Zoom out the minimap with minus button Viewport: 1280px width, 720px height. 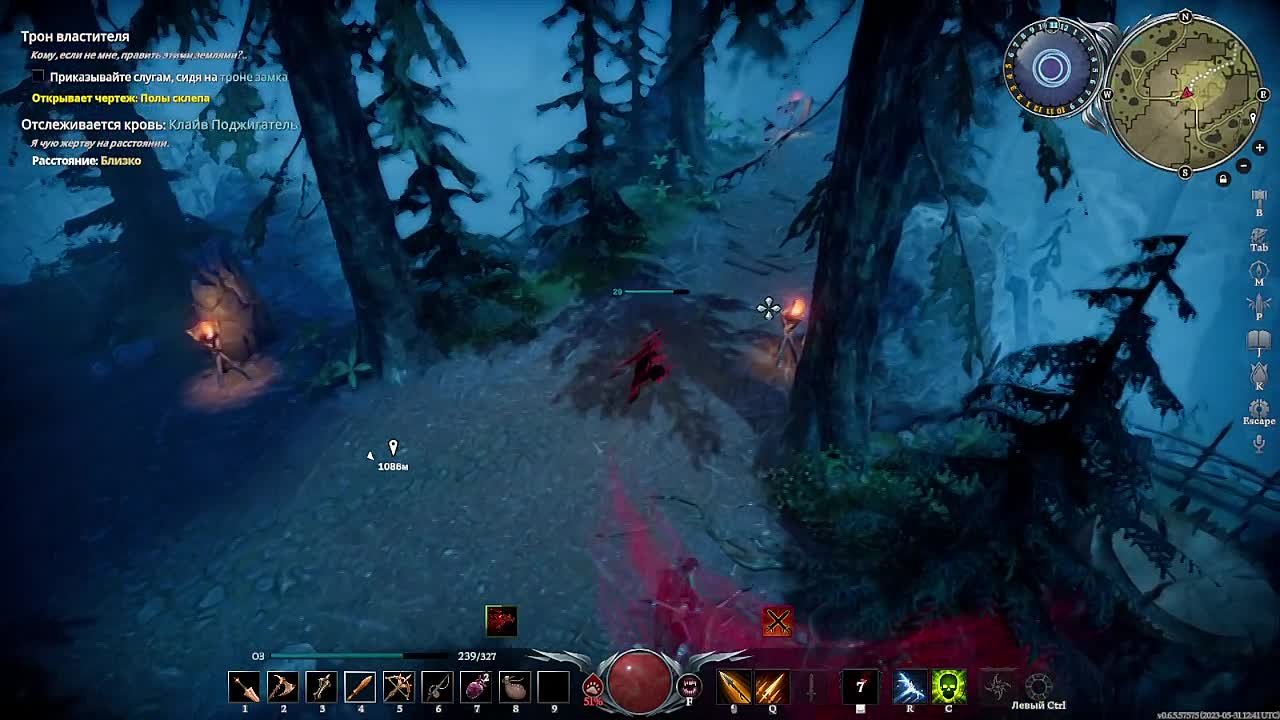[1244, 166]
